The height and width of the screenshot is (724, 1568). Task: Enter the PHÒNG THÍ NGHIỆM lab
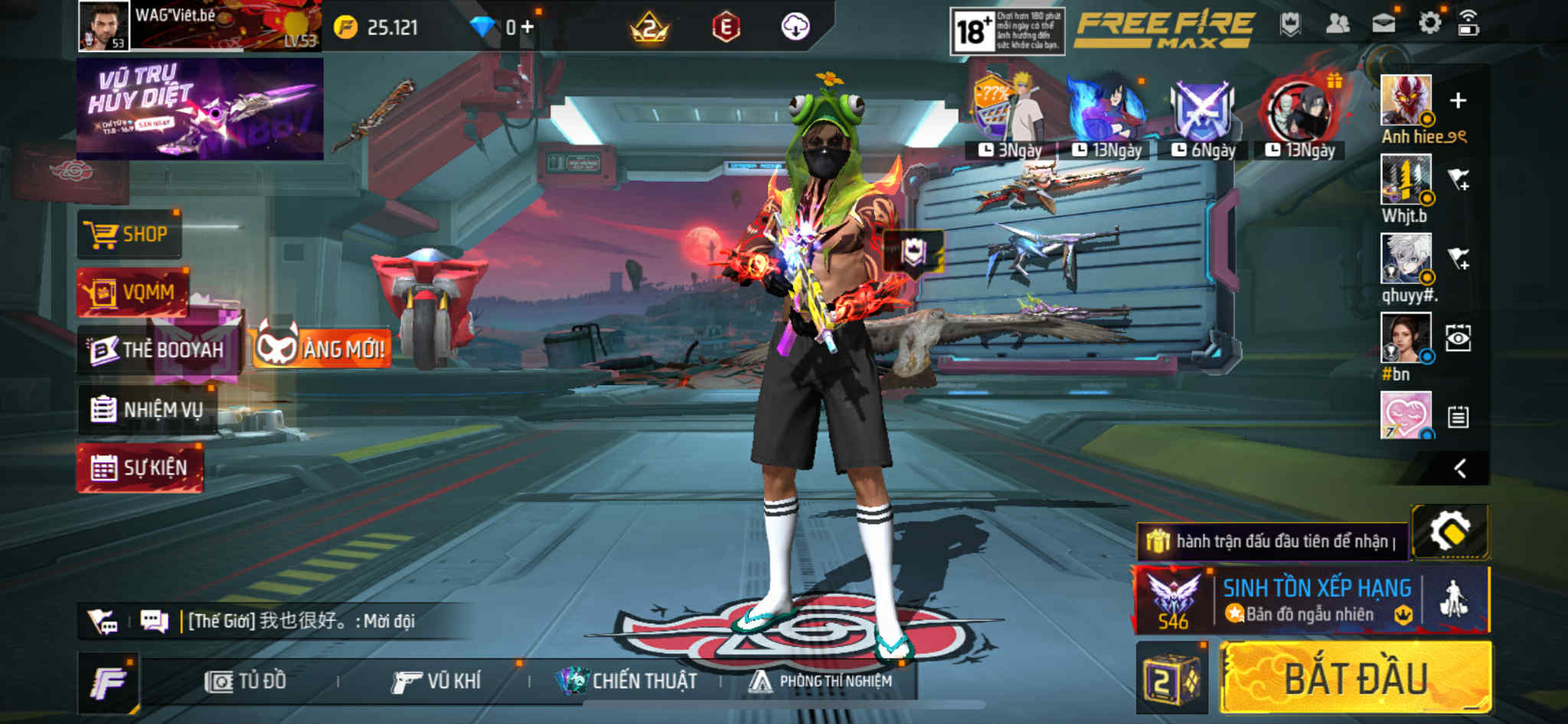[x=821, y=681]
